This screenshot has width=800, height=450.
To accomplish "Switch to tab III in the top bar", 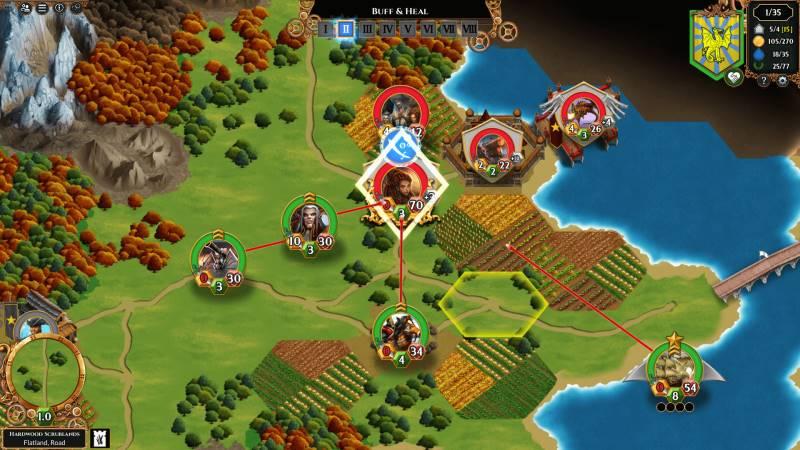I will [x=367, y=29].
